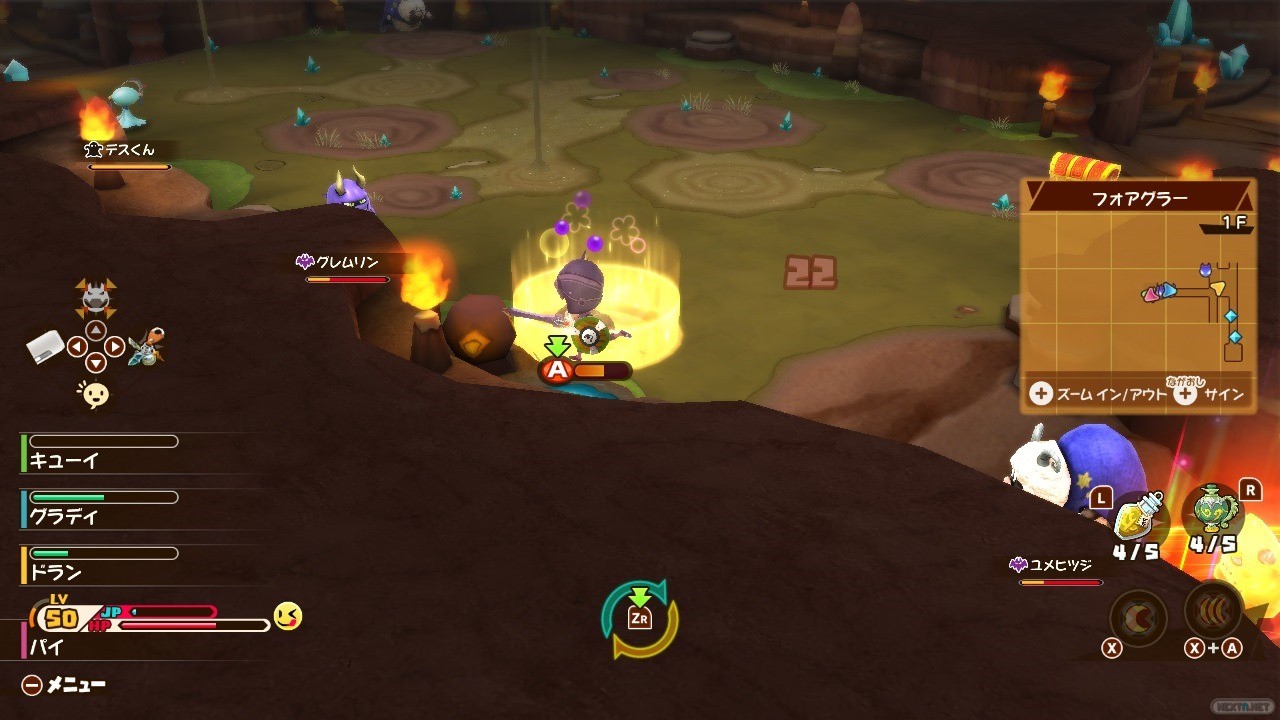Screen dimensions: 1280x720
Task: Open the white card shortcut icon
Action: click(45, 347)
